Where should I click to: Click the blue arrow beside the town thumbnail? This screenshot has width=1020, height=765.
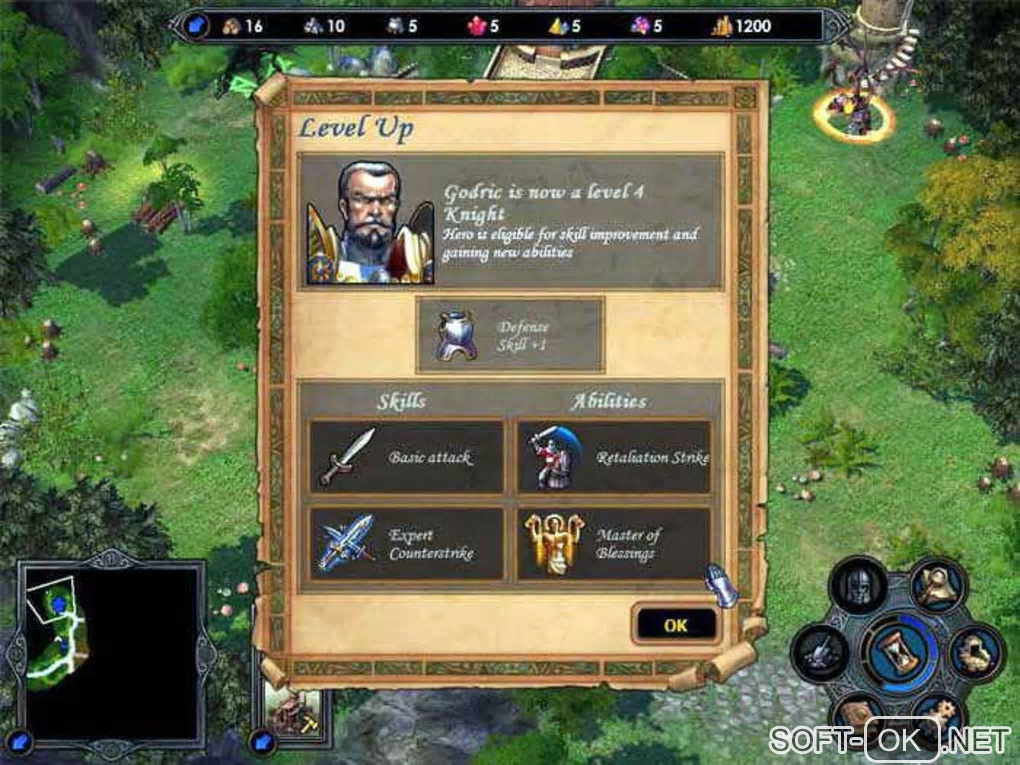pos(262,742)
